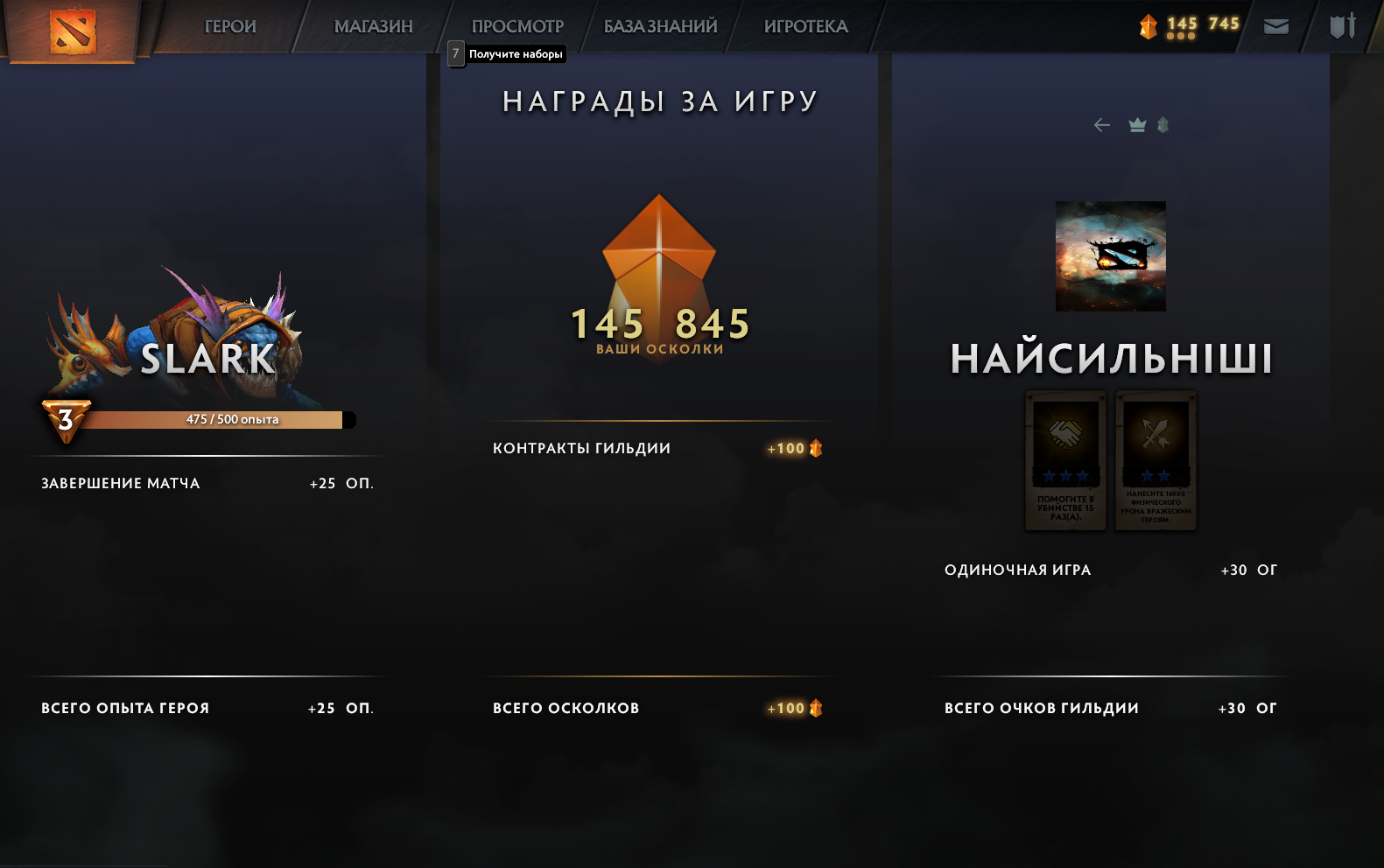The width and height of the screenshot is (1384, 868).
Task: Open the Armory shield-and-sword icon
Action: [x=1345, y=25]
